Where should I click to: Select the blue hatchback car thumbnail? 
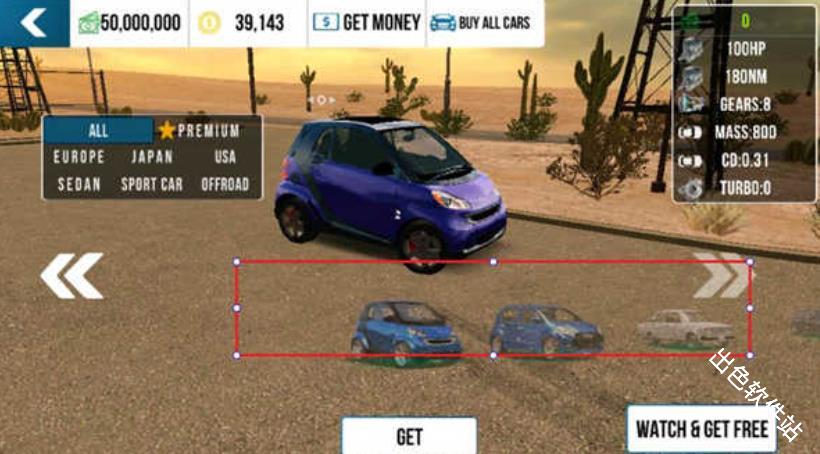tap(546, 329)
